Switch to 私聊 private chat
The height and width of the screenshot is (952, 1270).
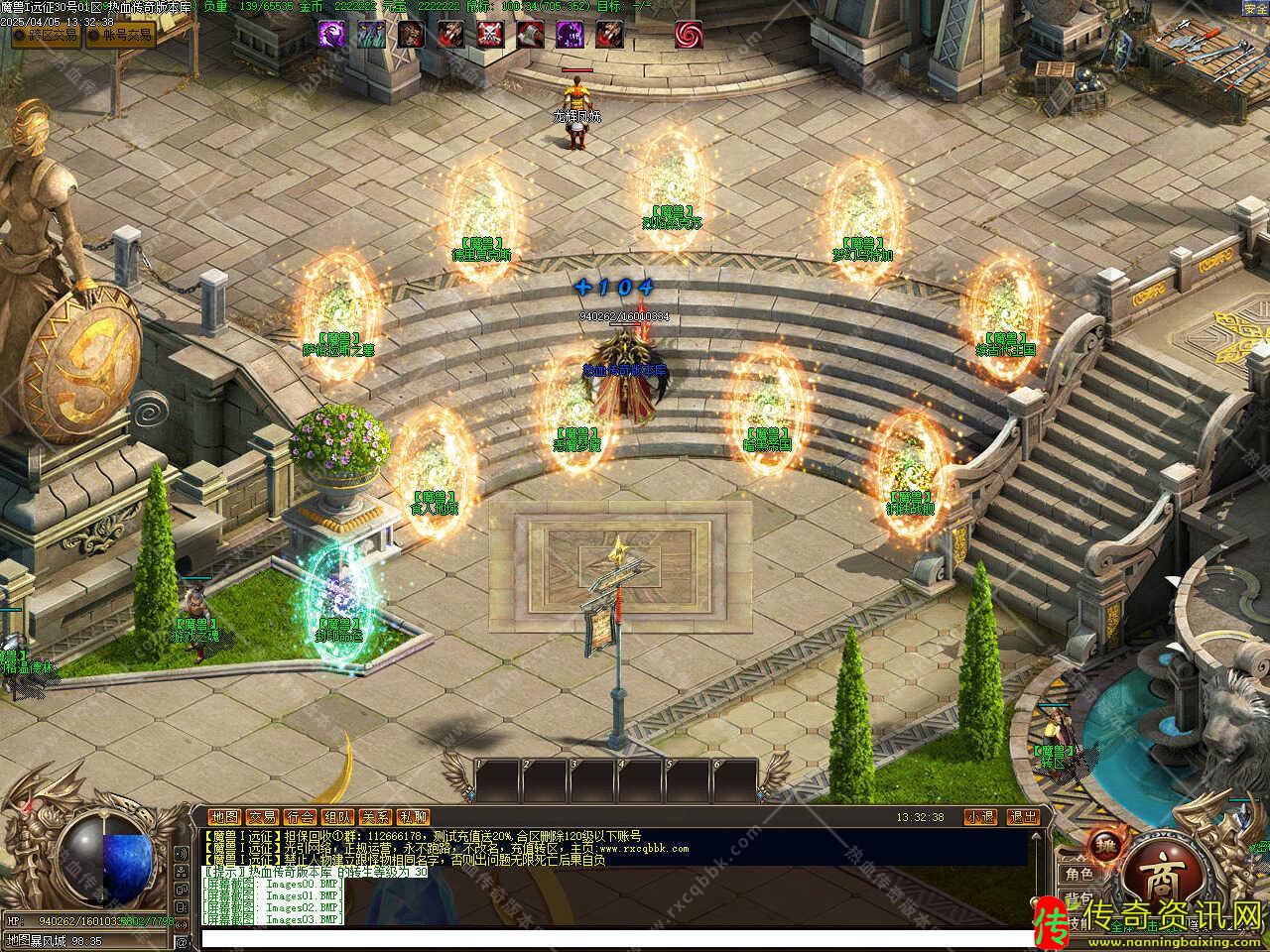(x=413, y=817)
